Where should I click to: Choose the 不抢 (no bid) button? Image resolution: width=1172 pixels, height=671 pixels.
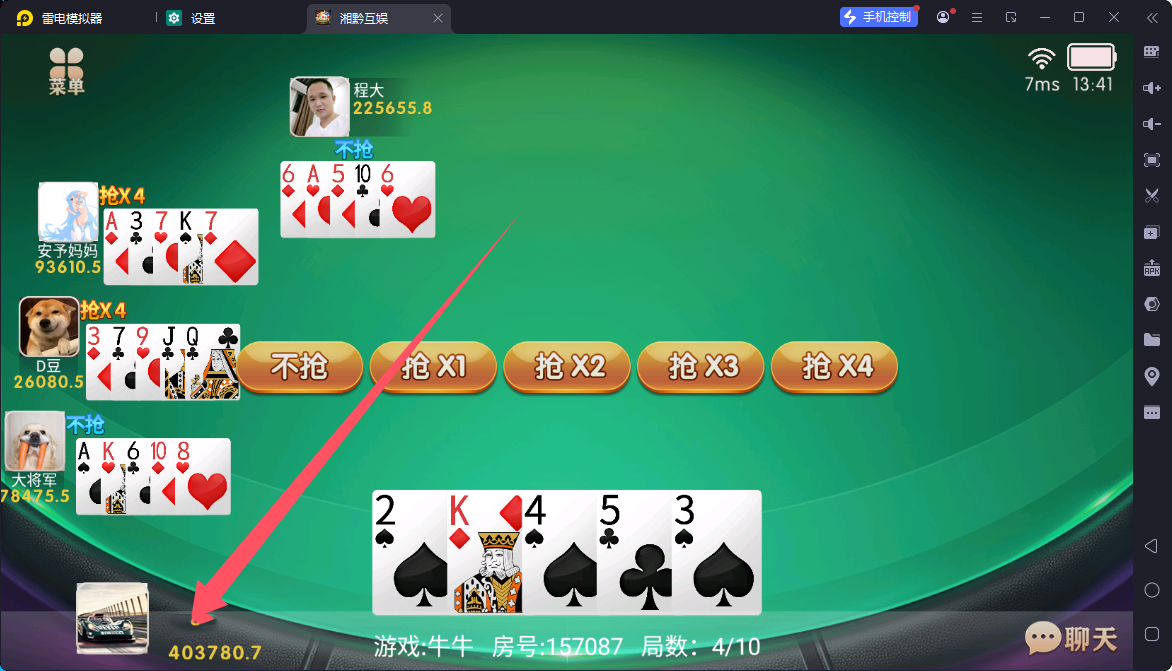tap(300, 367)
